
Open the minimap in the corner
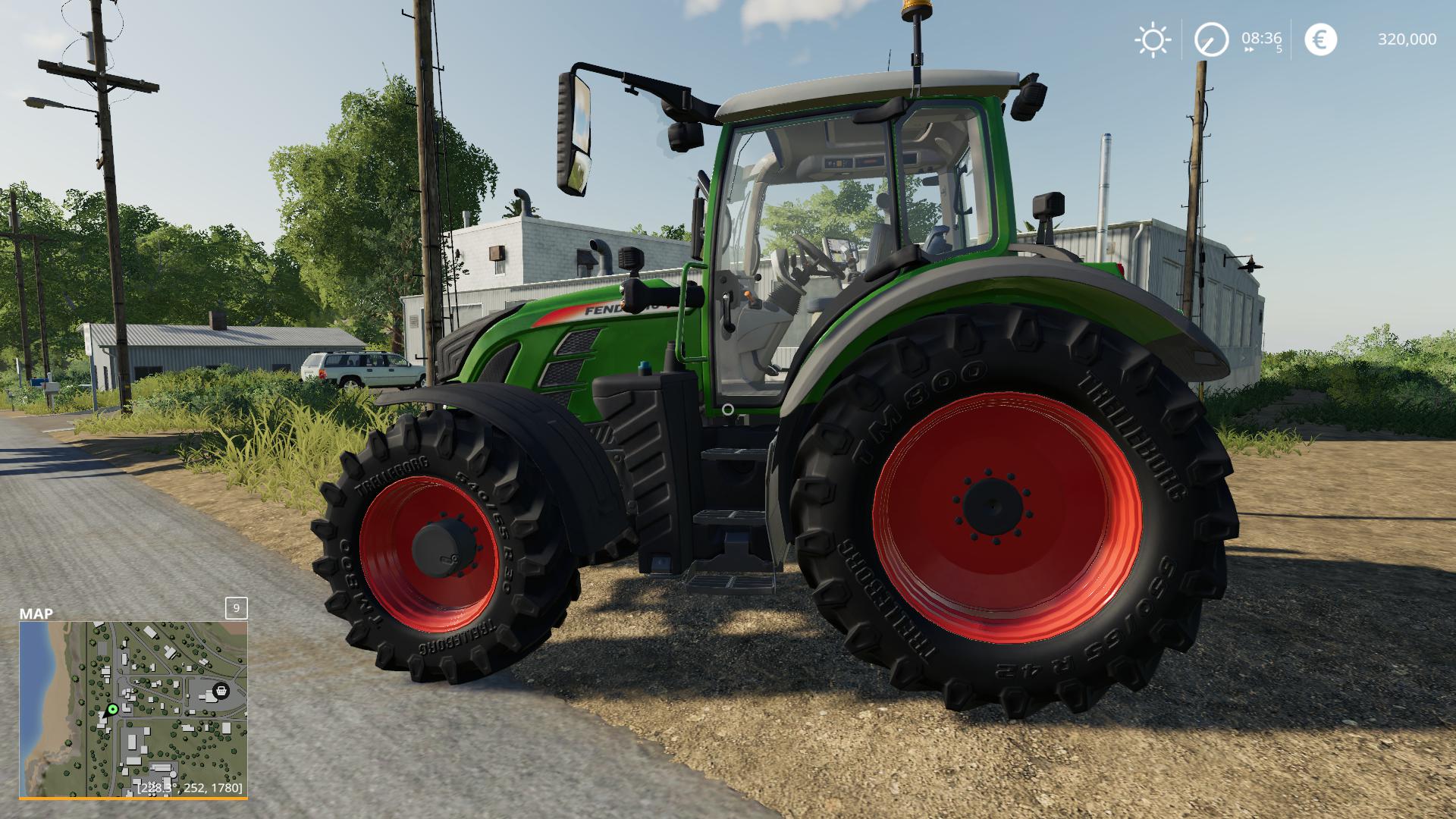[x=133, y=709]
